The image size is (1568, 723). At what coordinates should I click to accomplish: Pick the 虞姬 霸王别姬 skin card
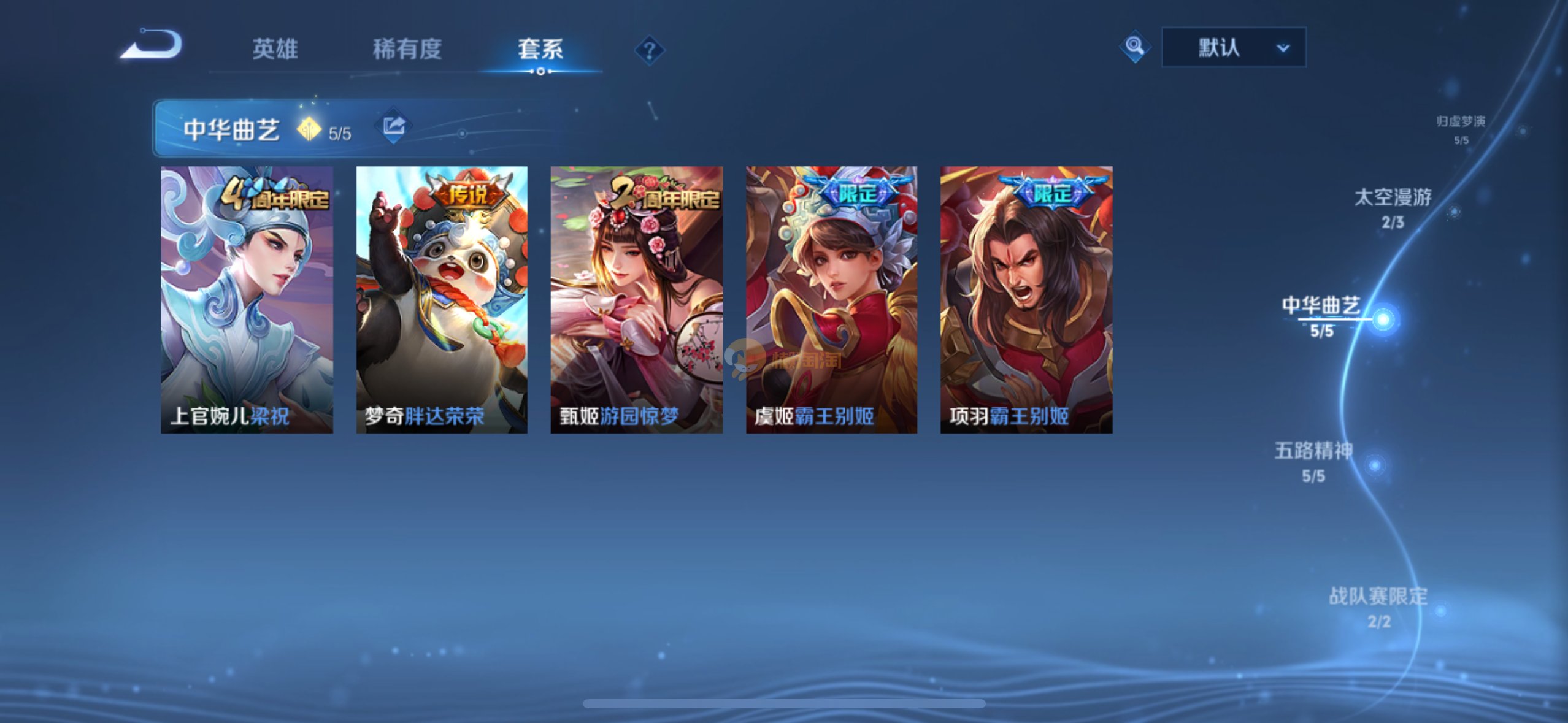(831, 299)
